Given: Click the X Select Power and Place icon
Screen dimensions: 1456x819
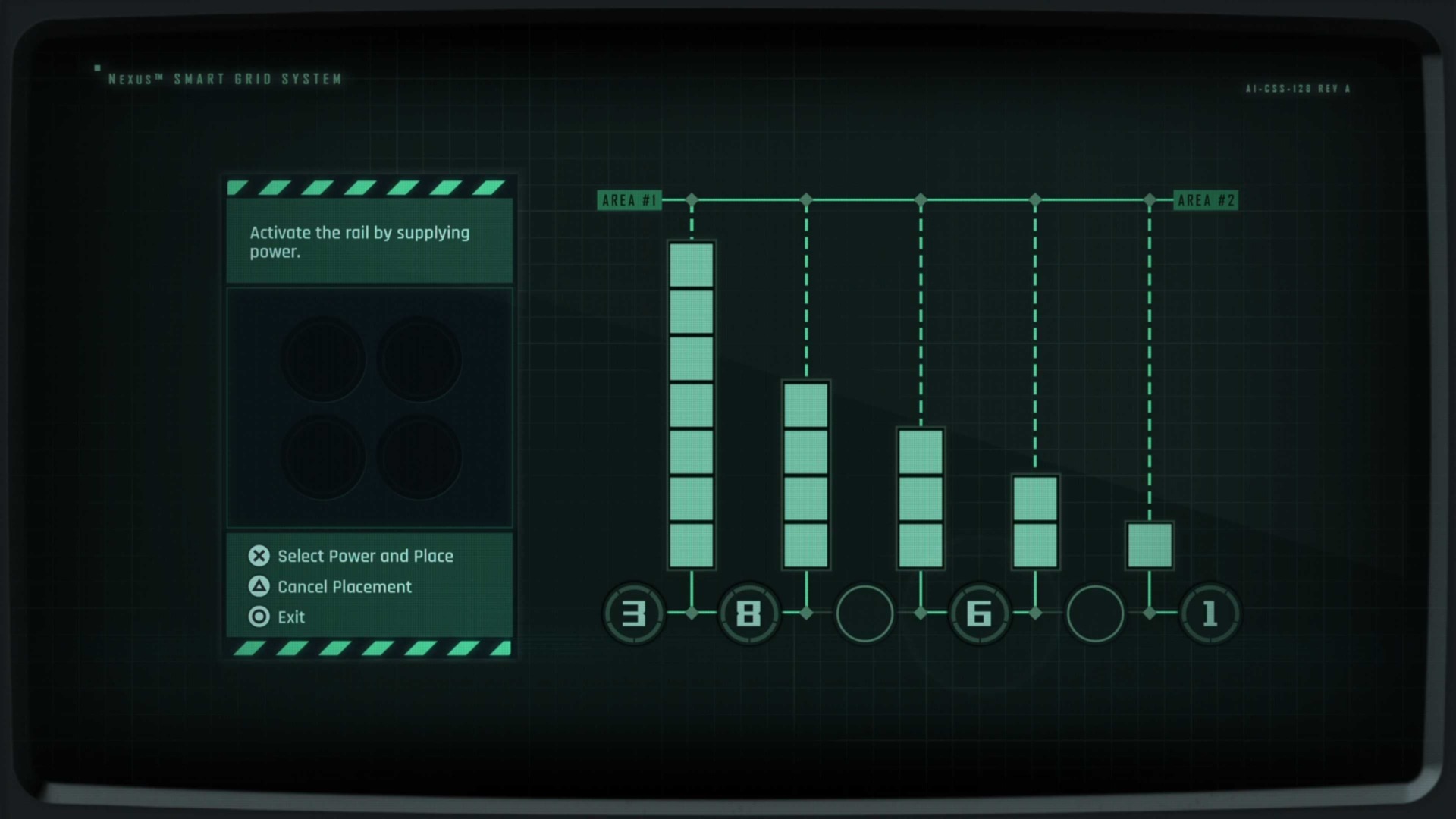Looking at the screenshot, I should [x=259, y=556].
